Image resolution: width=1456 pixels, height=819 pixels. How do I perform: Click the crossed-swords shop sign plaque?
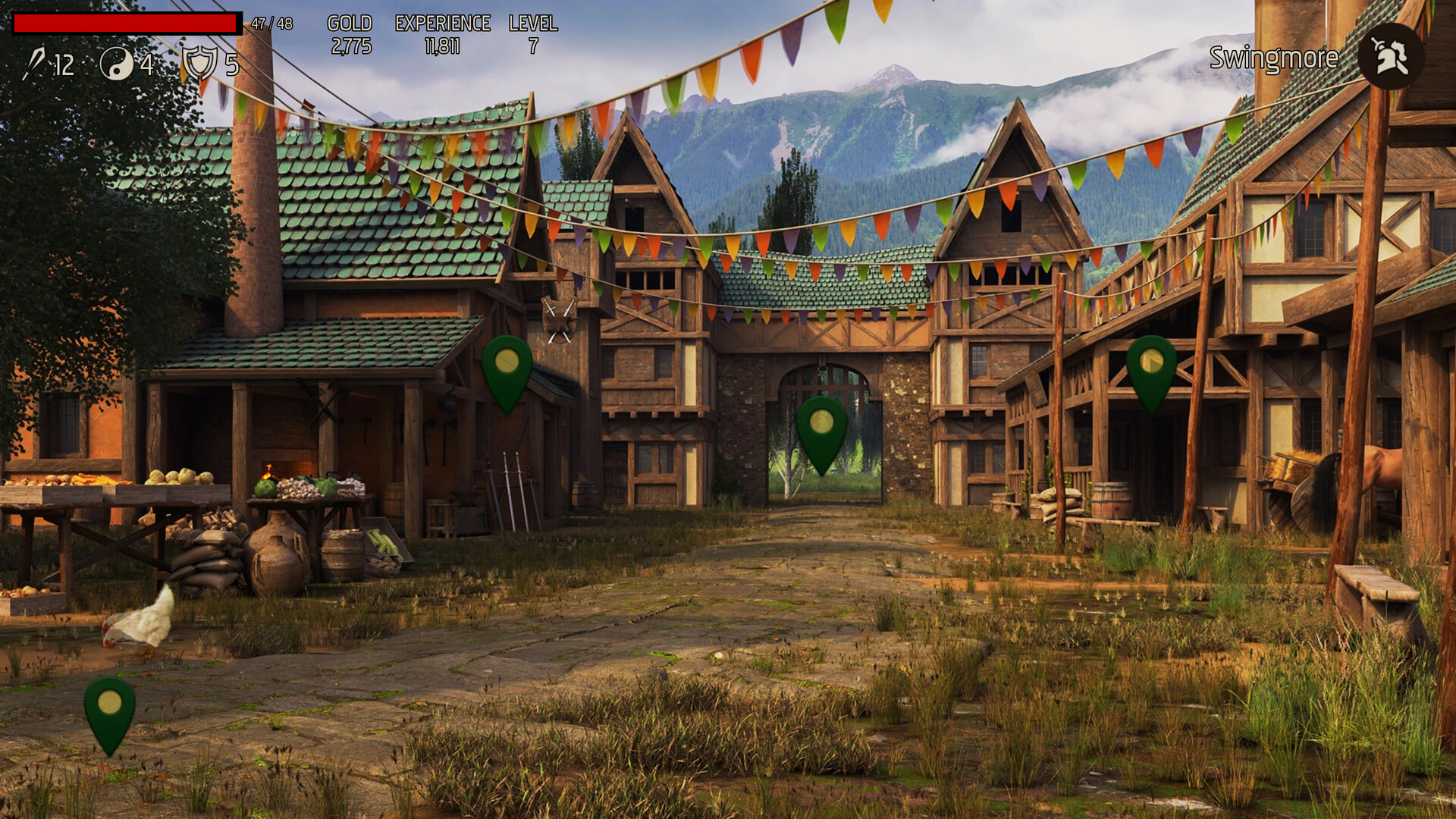tap(559, 318)
